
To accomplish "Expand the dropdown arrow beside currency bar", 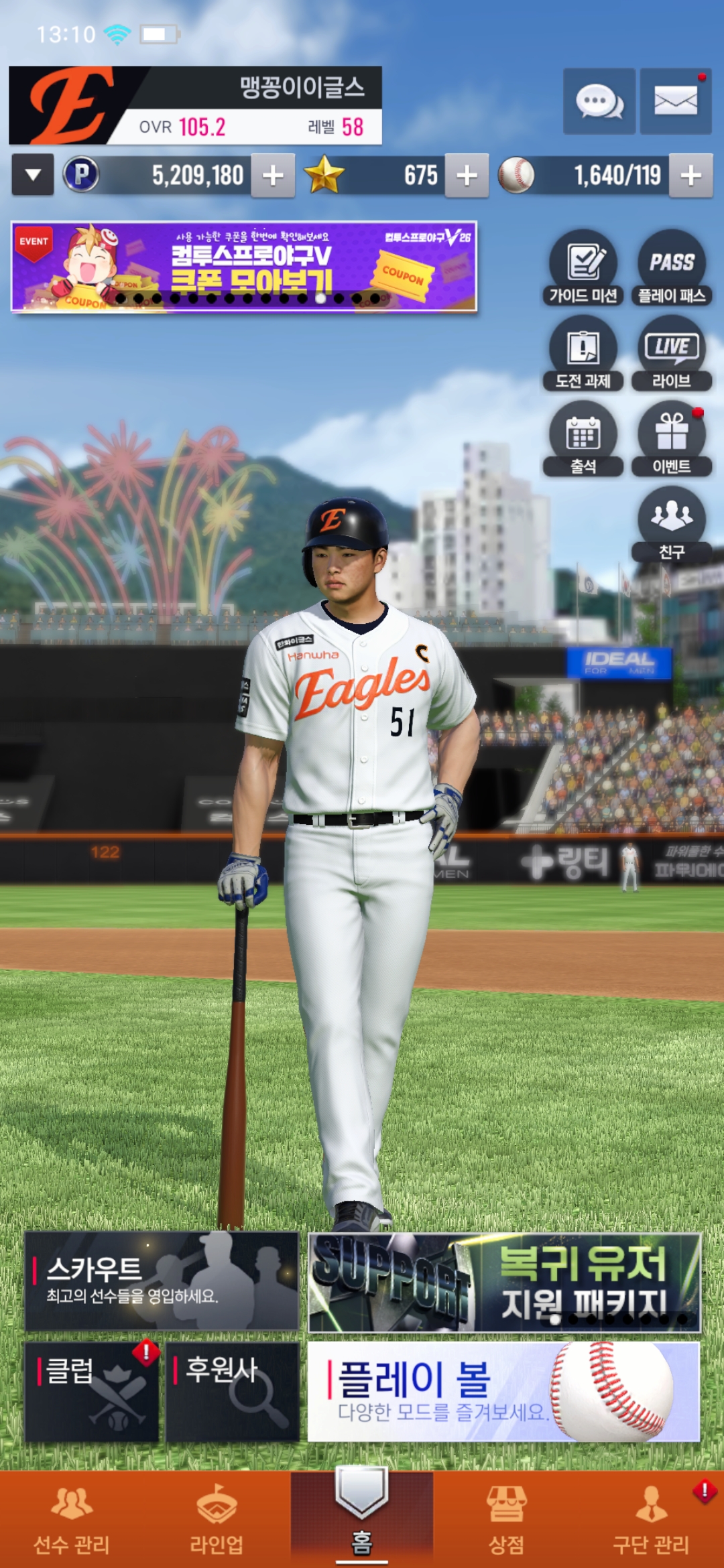I will [33, 176].
